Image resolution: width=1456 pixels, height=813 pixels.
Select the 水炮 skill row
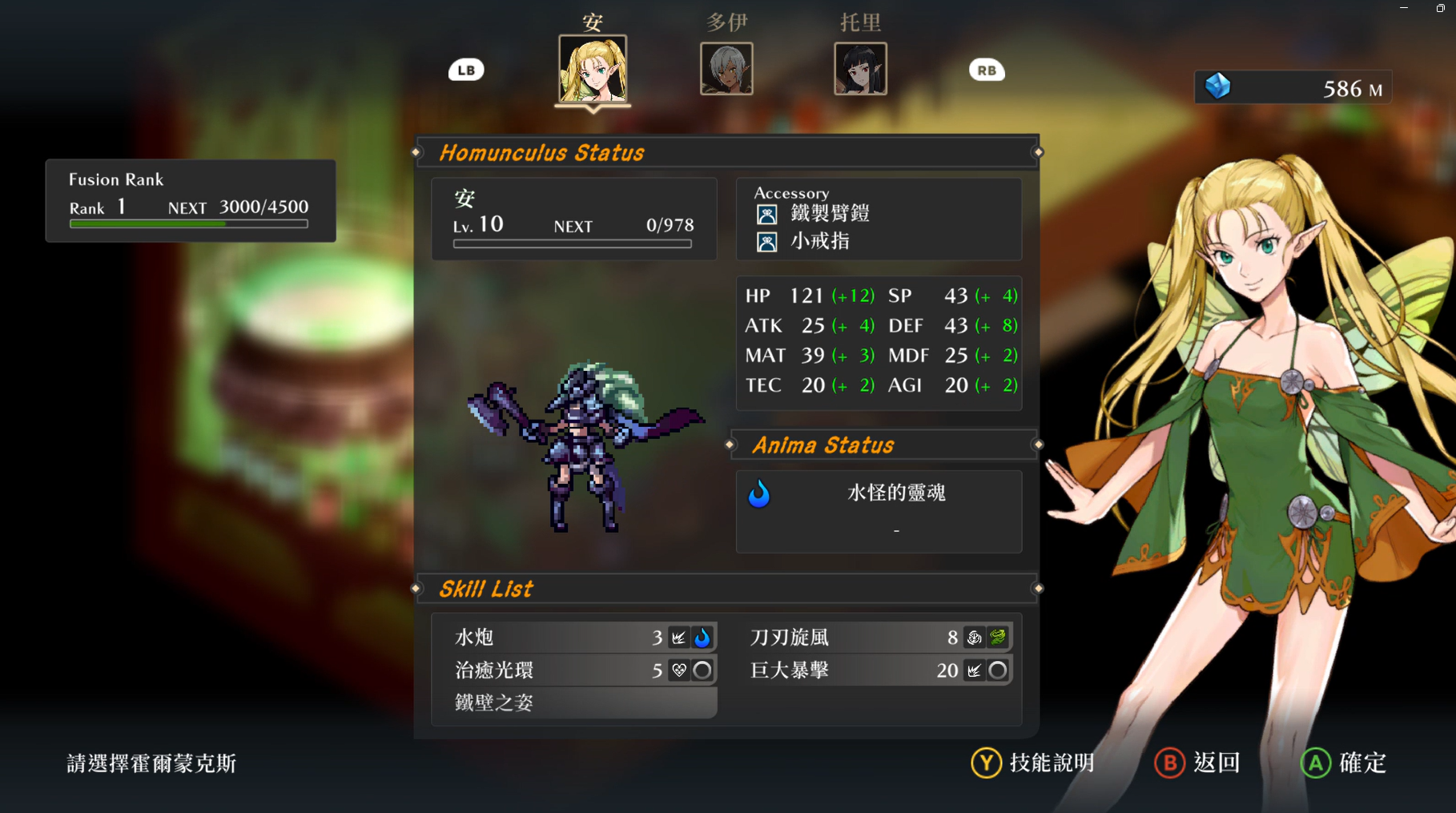point(573,637)
